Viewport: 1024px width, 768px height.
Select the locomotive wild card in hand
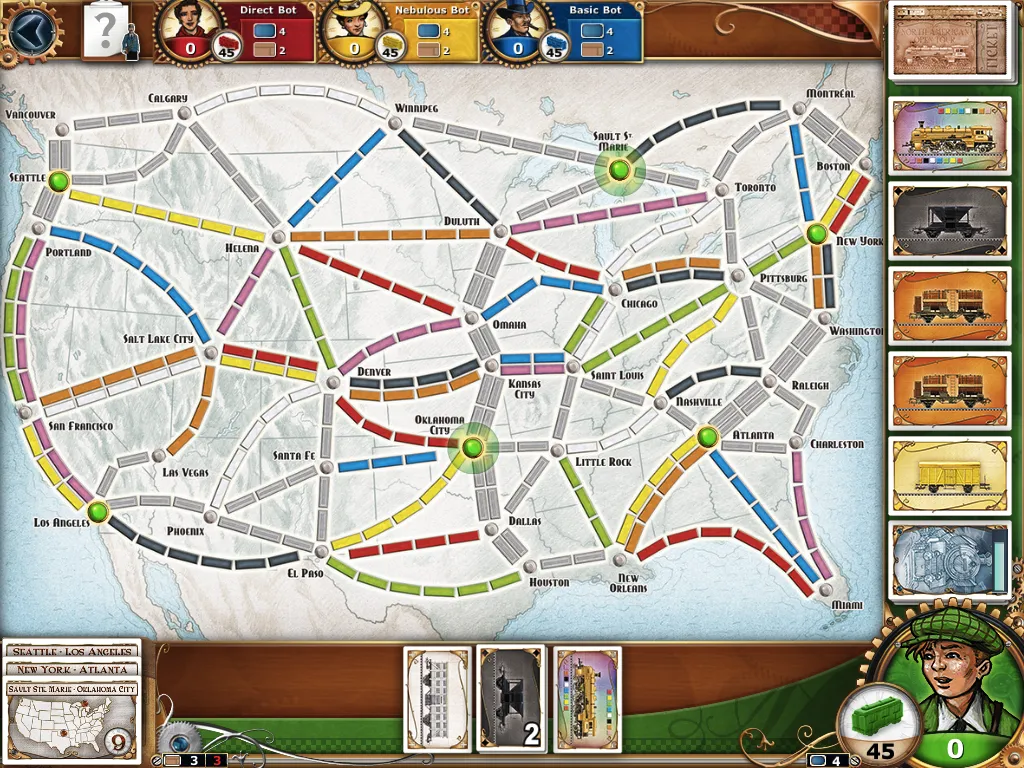(x=587, y=698)
